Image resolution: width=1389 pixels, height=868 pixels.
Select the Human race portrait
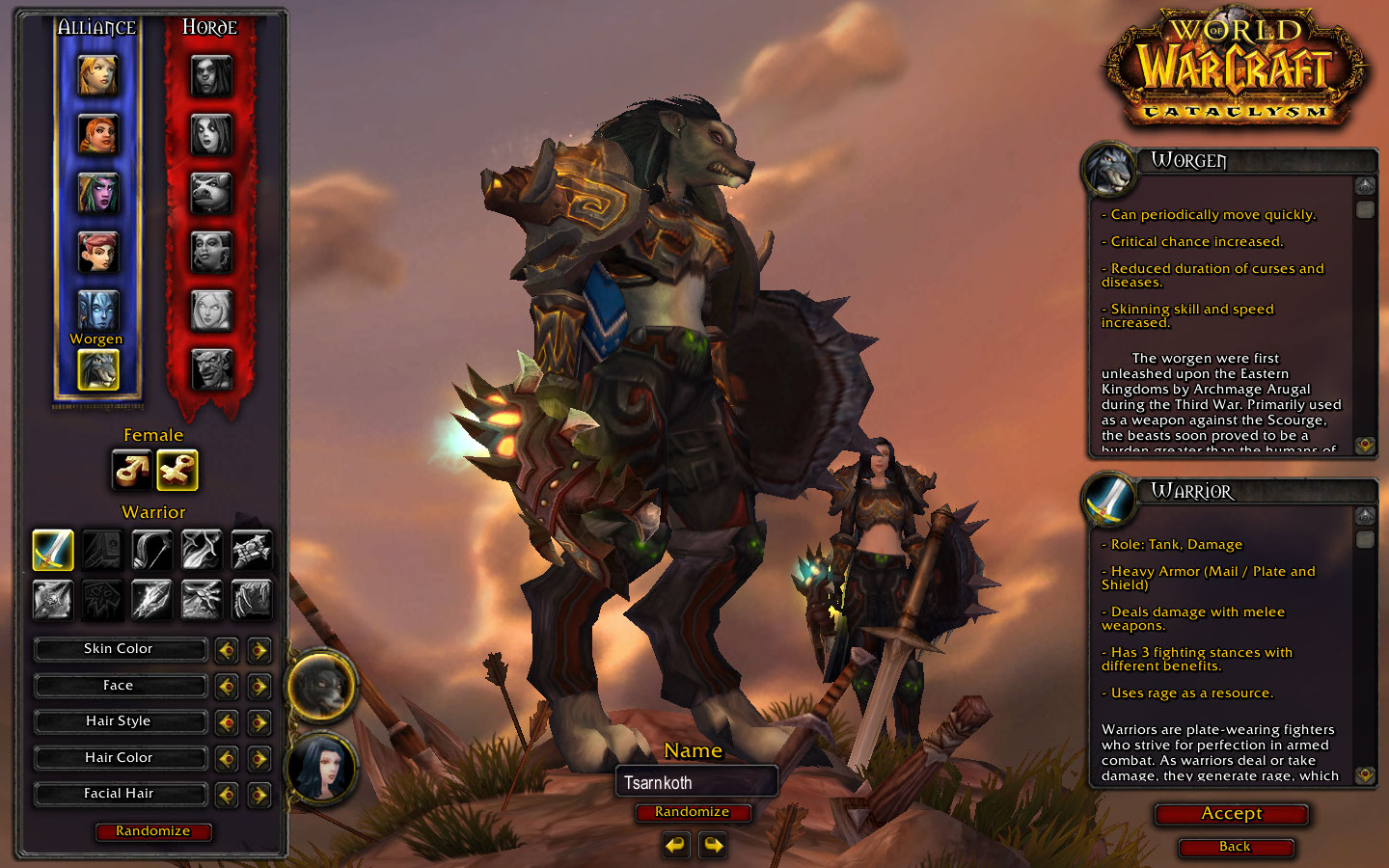point(97,76)
